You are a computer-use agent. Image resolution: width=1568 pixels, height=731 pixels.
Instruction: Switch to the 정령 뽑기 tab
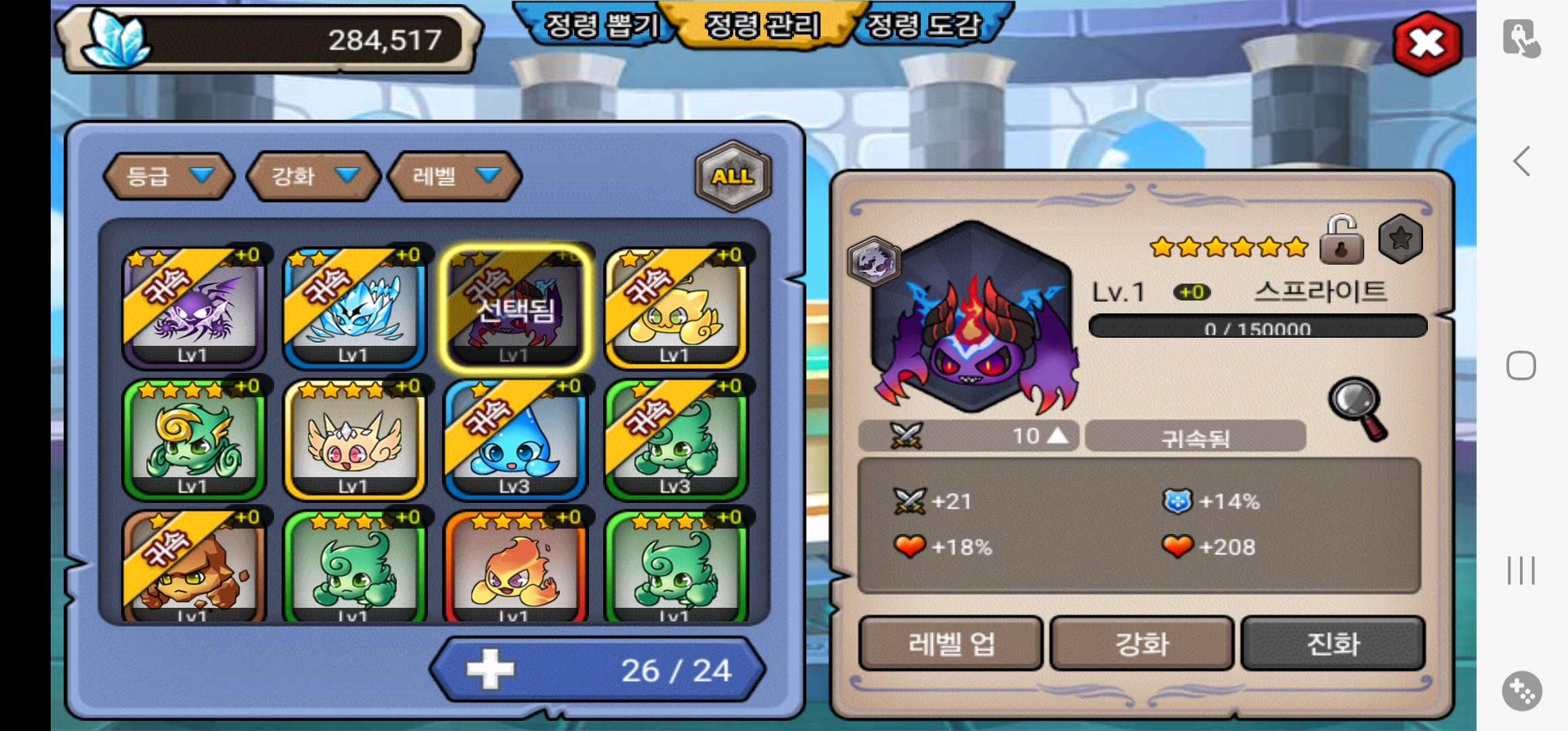(600, 26)
